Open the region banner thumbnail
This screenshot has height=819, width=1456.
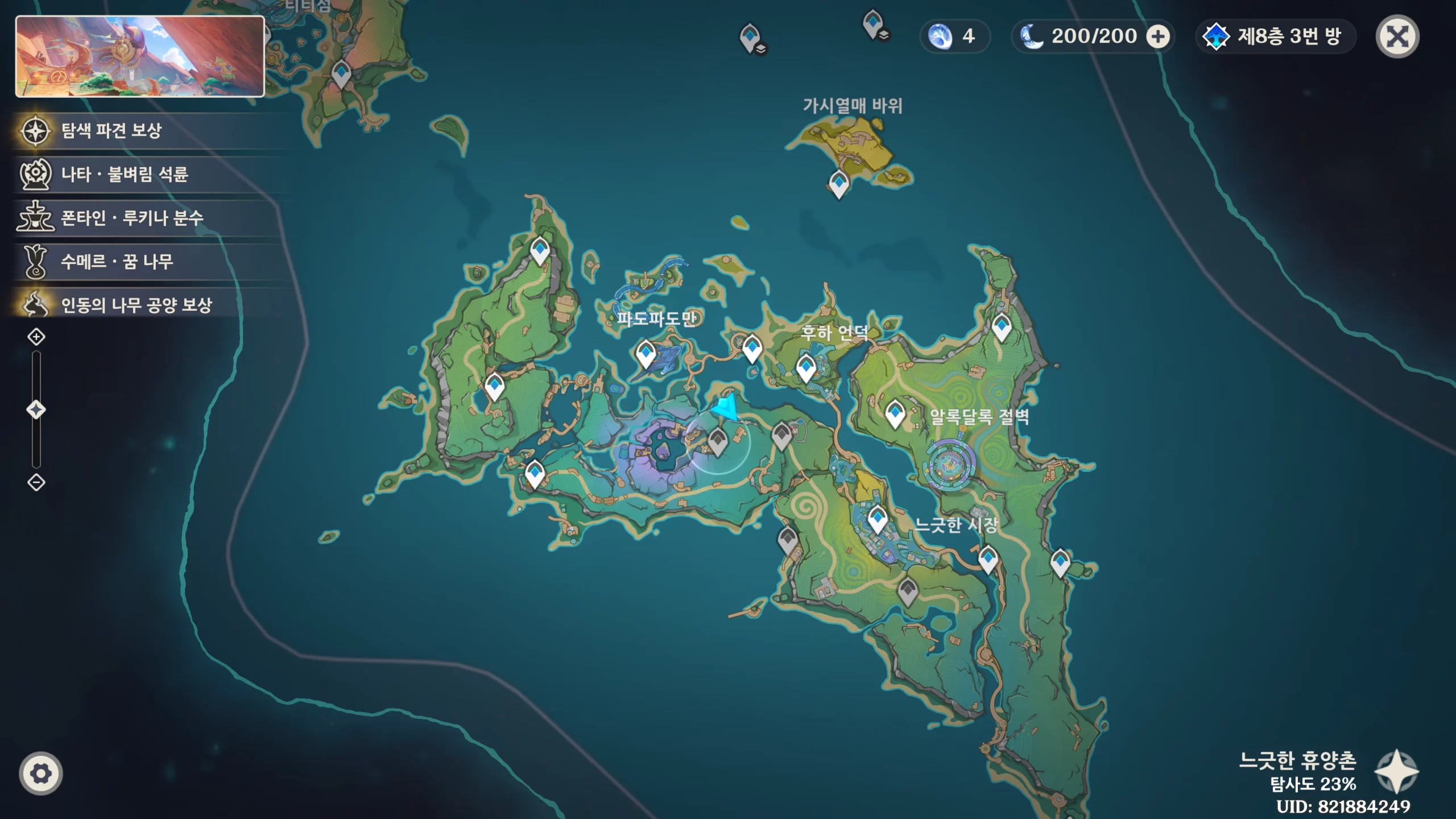[140, 56]
